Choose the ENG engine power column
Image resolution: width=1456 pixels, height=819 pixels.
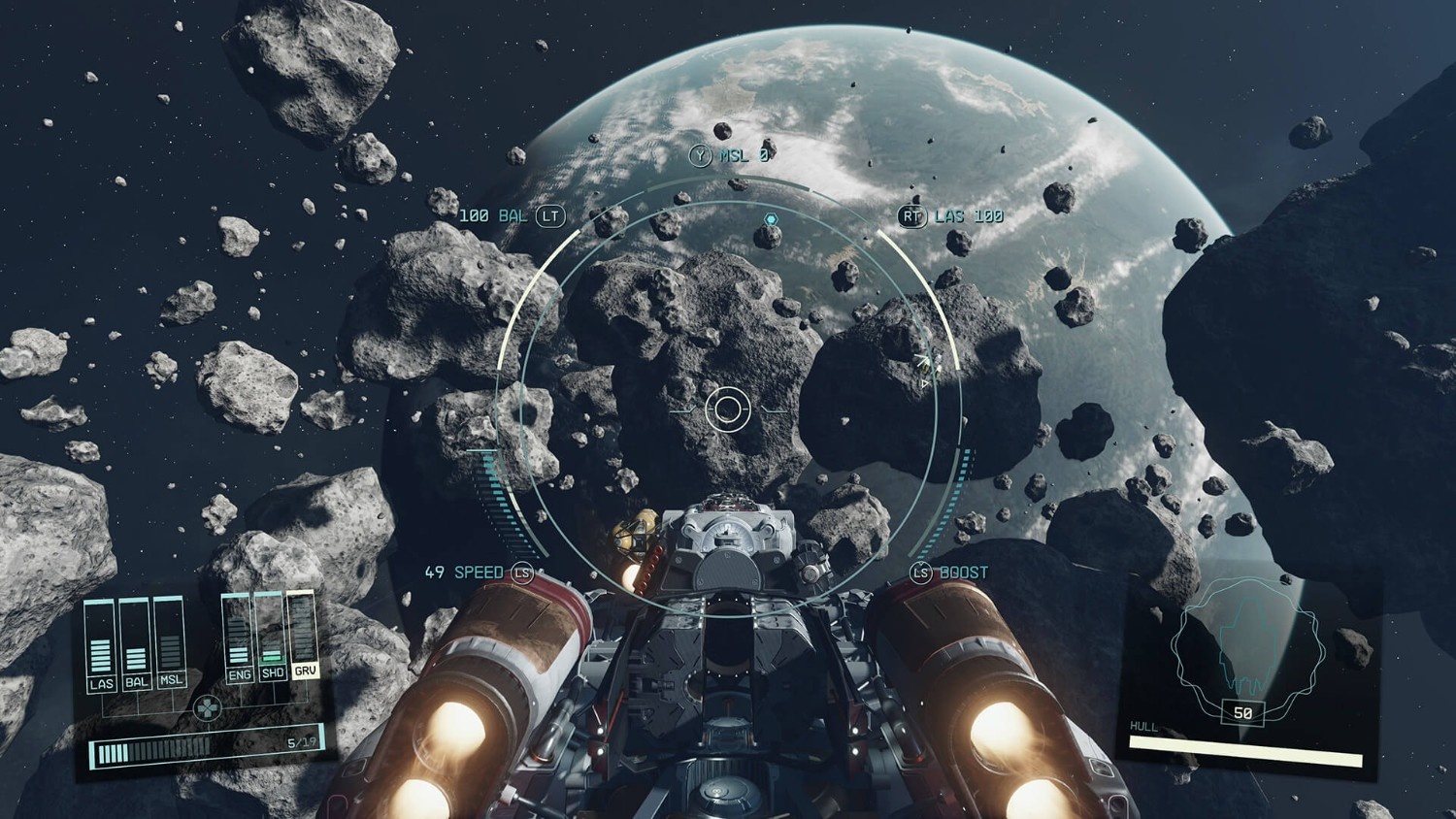239,638
